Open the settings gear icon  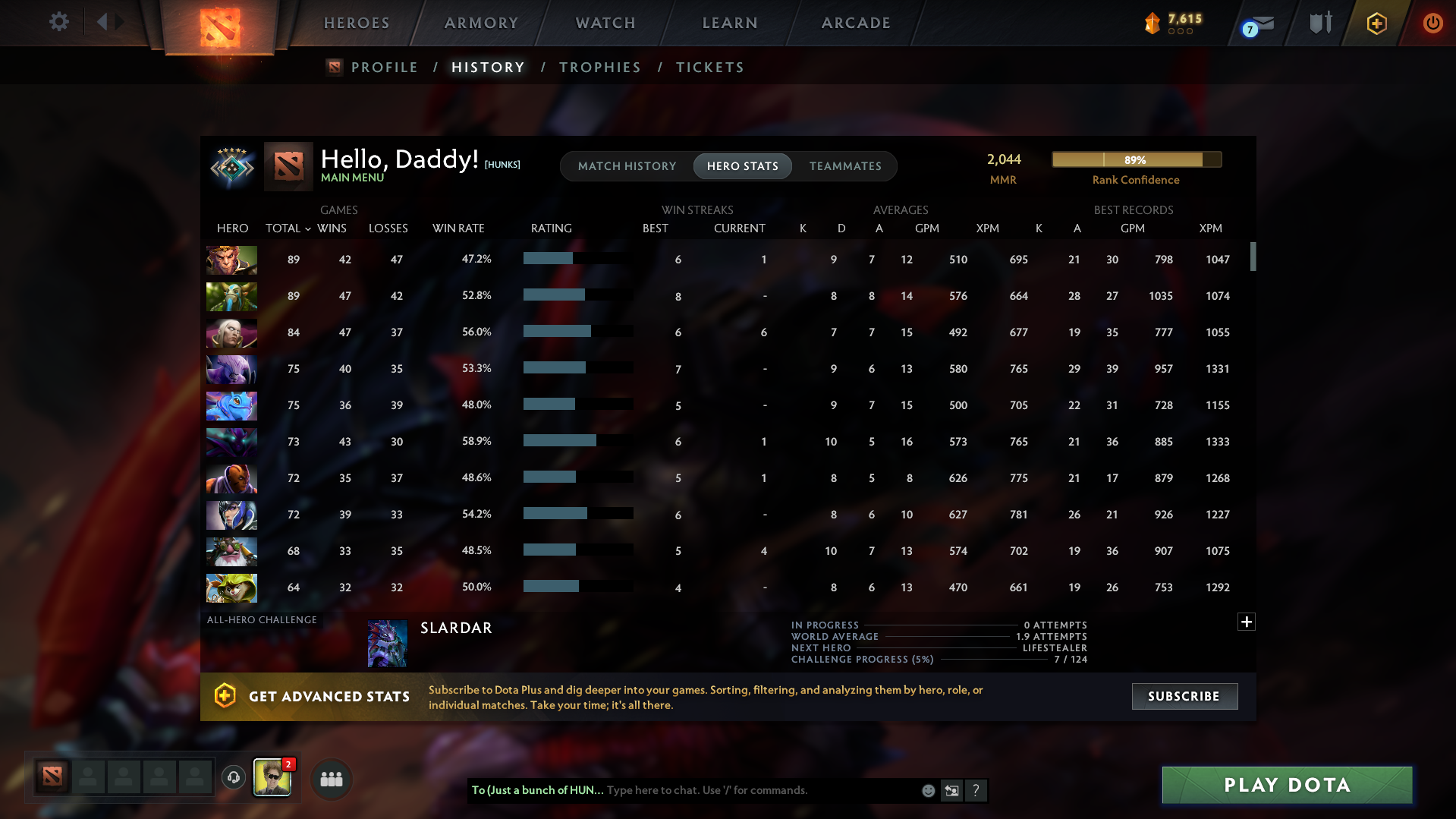[x=58, y=22]
